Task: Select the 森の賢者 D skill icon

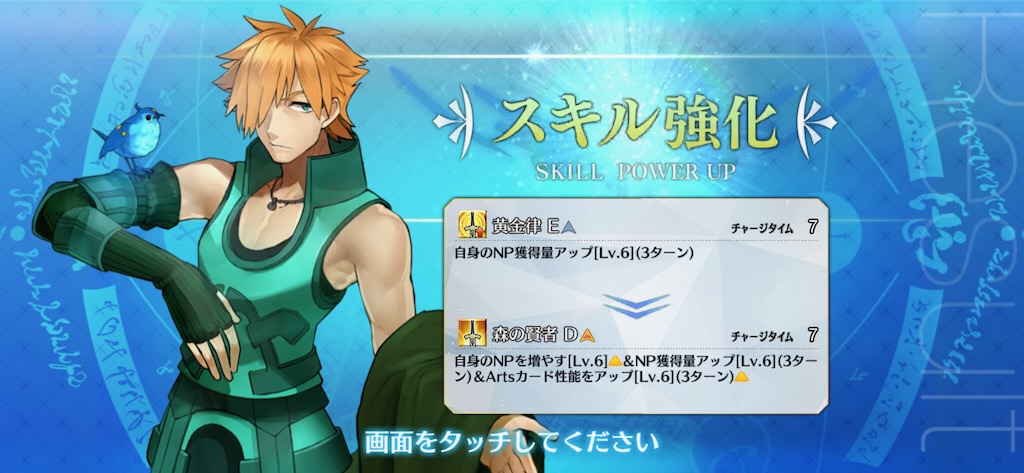Action: (472, 334)
